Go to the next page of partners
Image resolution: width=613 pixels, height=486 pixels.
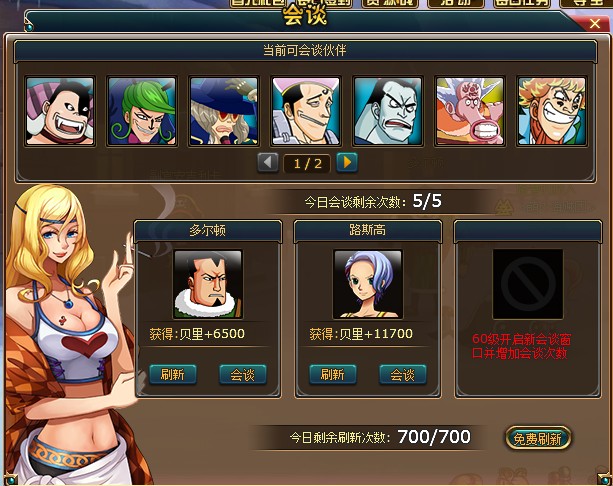346,162
